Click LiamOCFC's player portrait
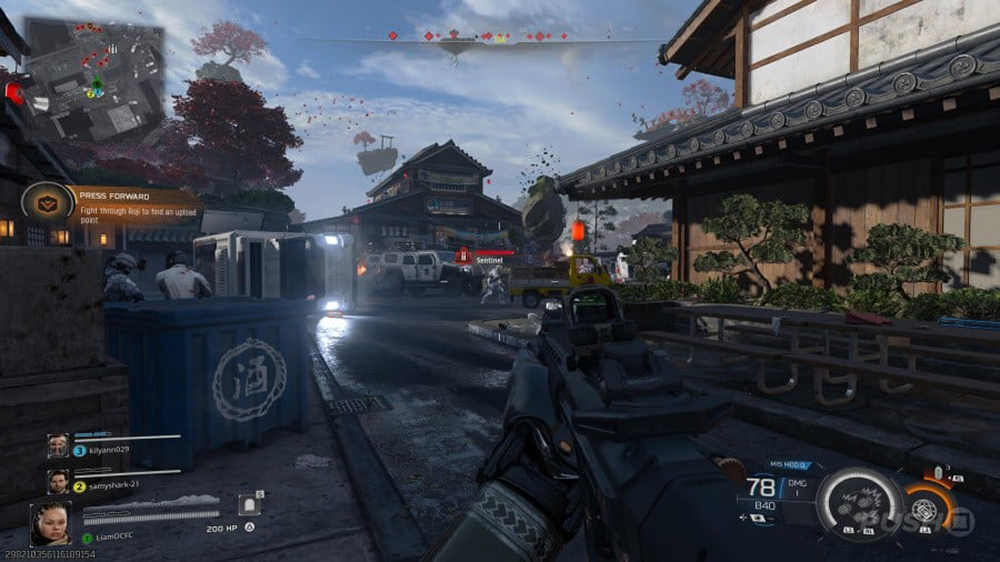This screenshot has height=562, width=1000. [50, 523]
